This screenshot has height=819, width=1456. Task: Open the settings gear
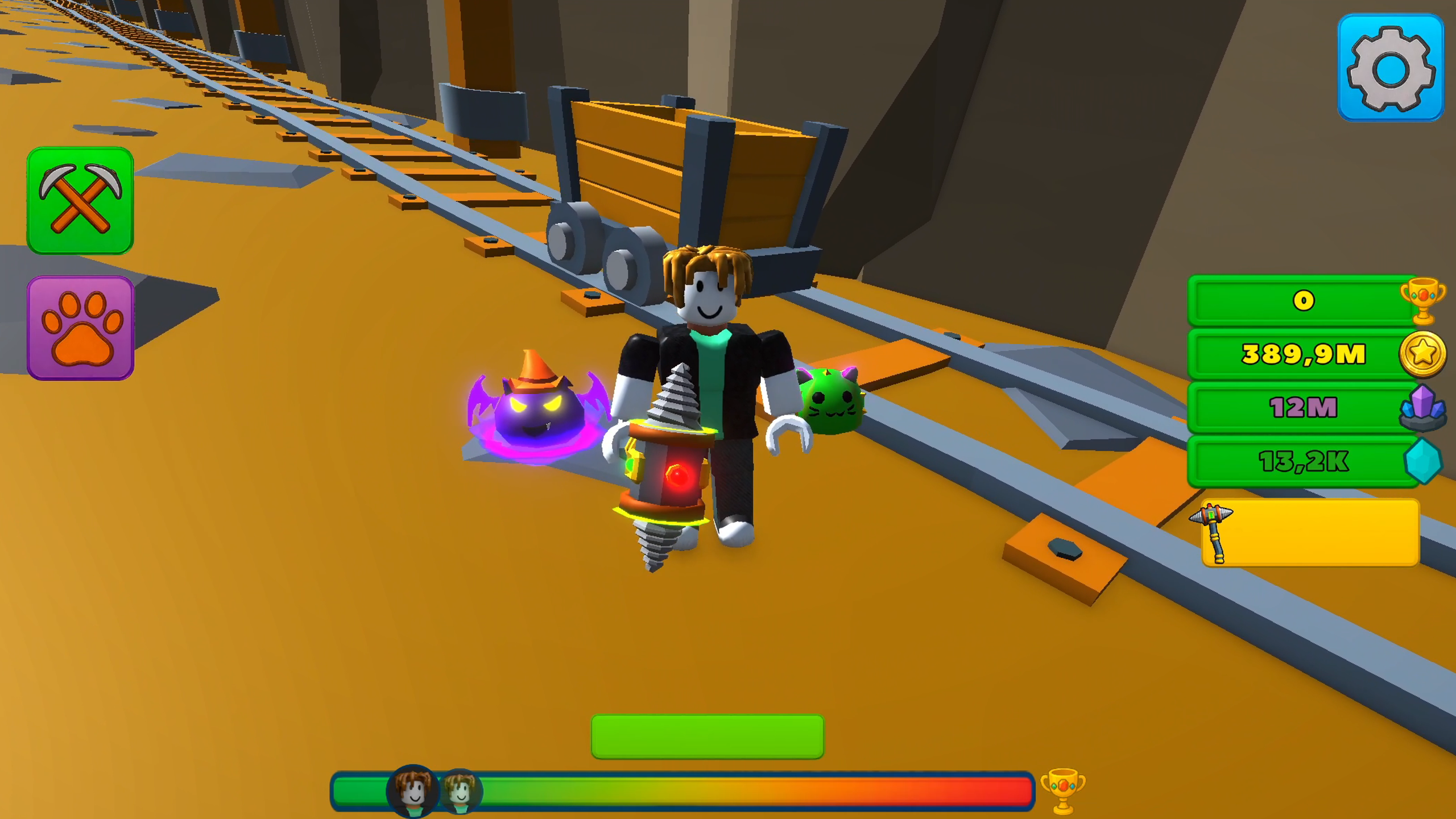(x=1391, y=67)
